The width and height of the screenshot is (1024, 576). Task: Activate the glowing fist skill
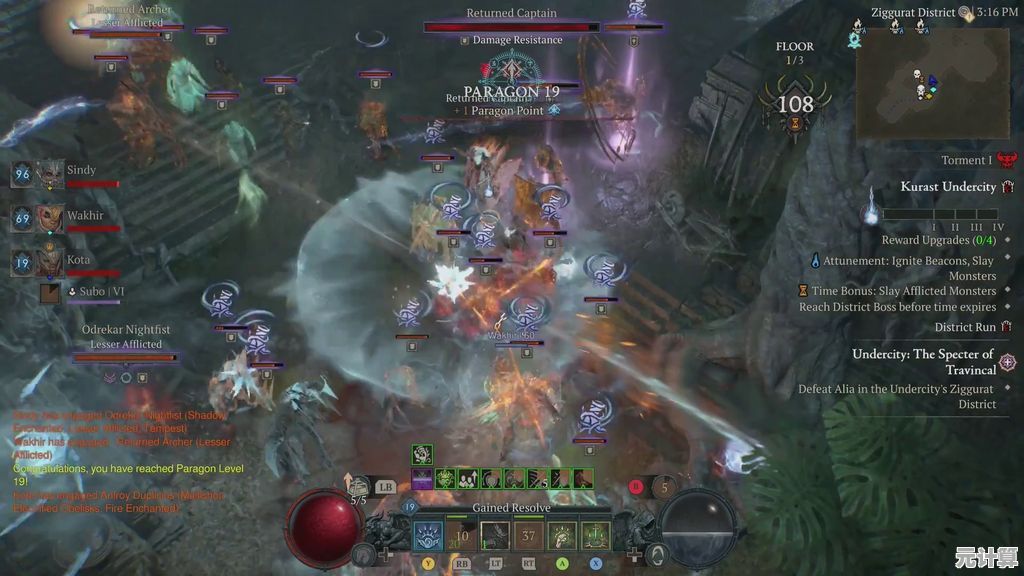click(x=562, y=535)
